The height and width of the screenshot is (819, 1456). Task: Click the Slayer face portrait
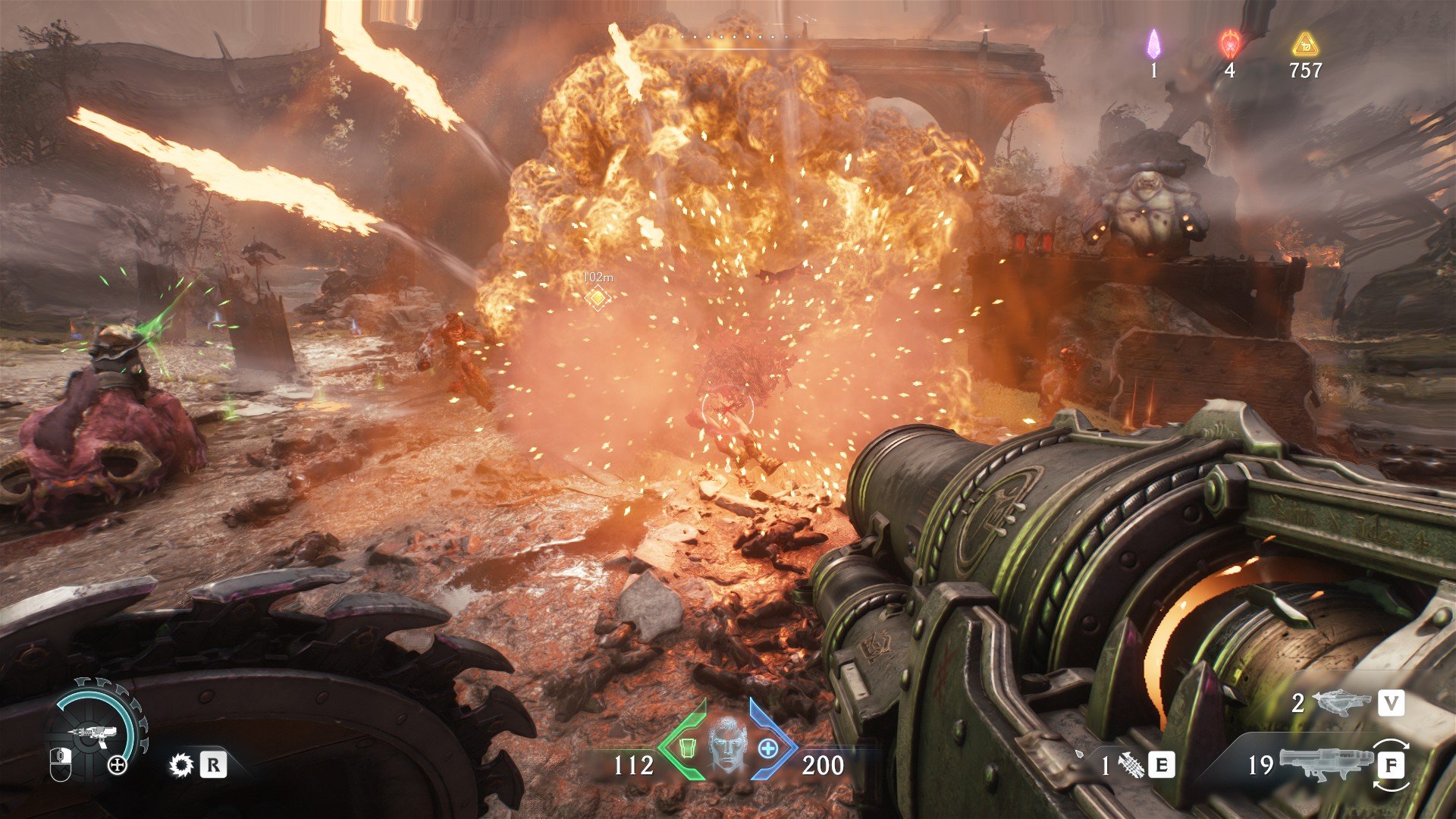click(727, 745)
